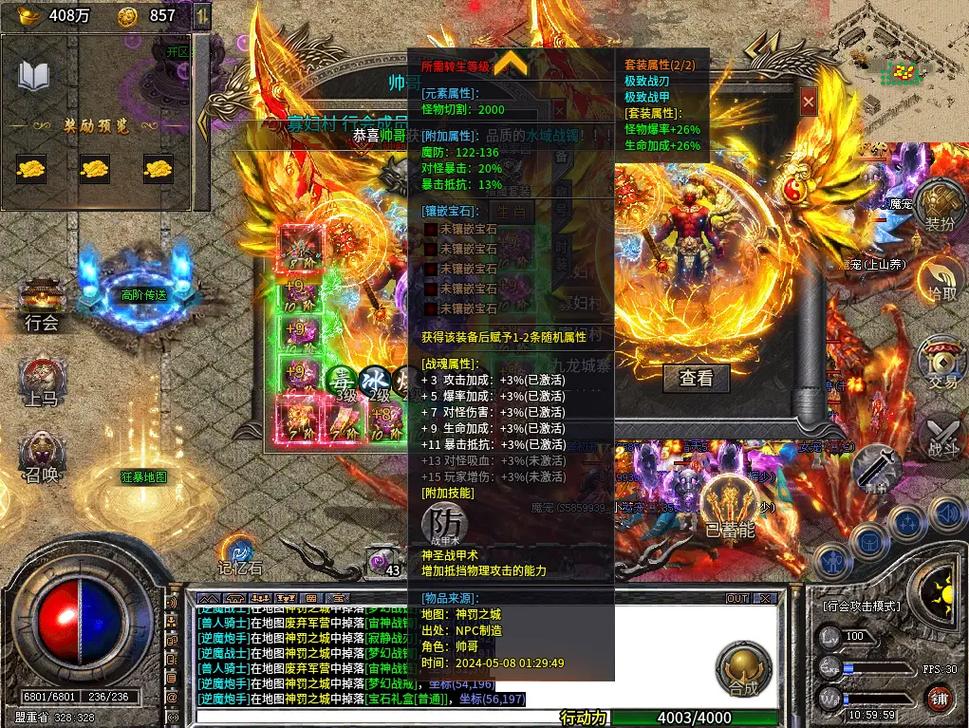
Task: Close the chat log with its X button
Action: point(767,598)
